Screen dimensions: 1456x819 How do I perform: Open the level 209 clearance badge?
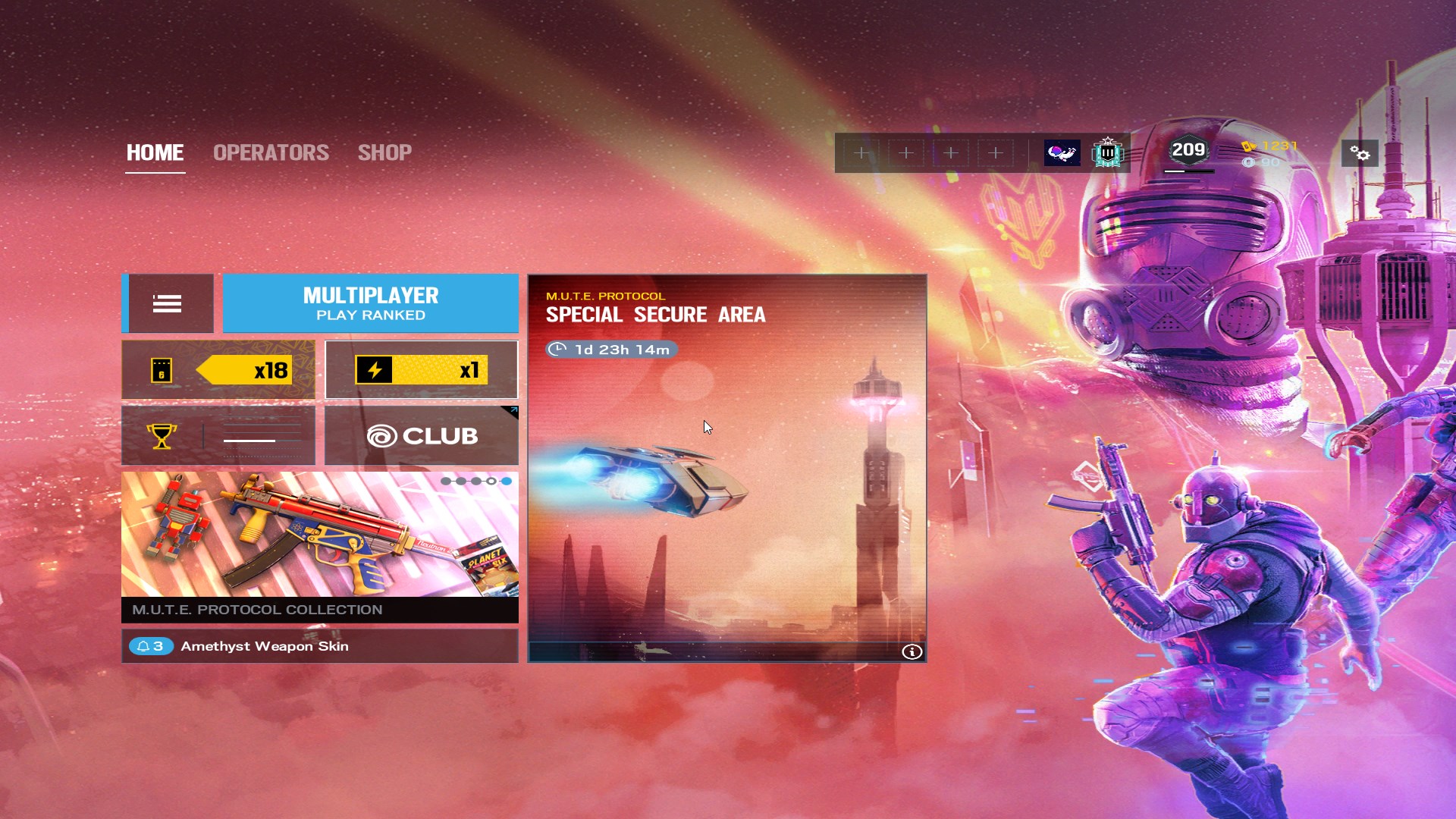[x=1188, y=151]
